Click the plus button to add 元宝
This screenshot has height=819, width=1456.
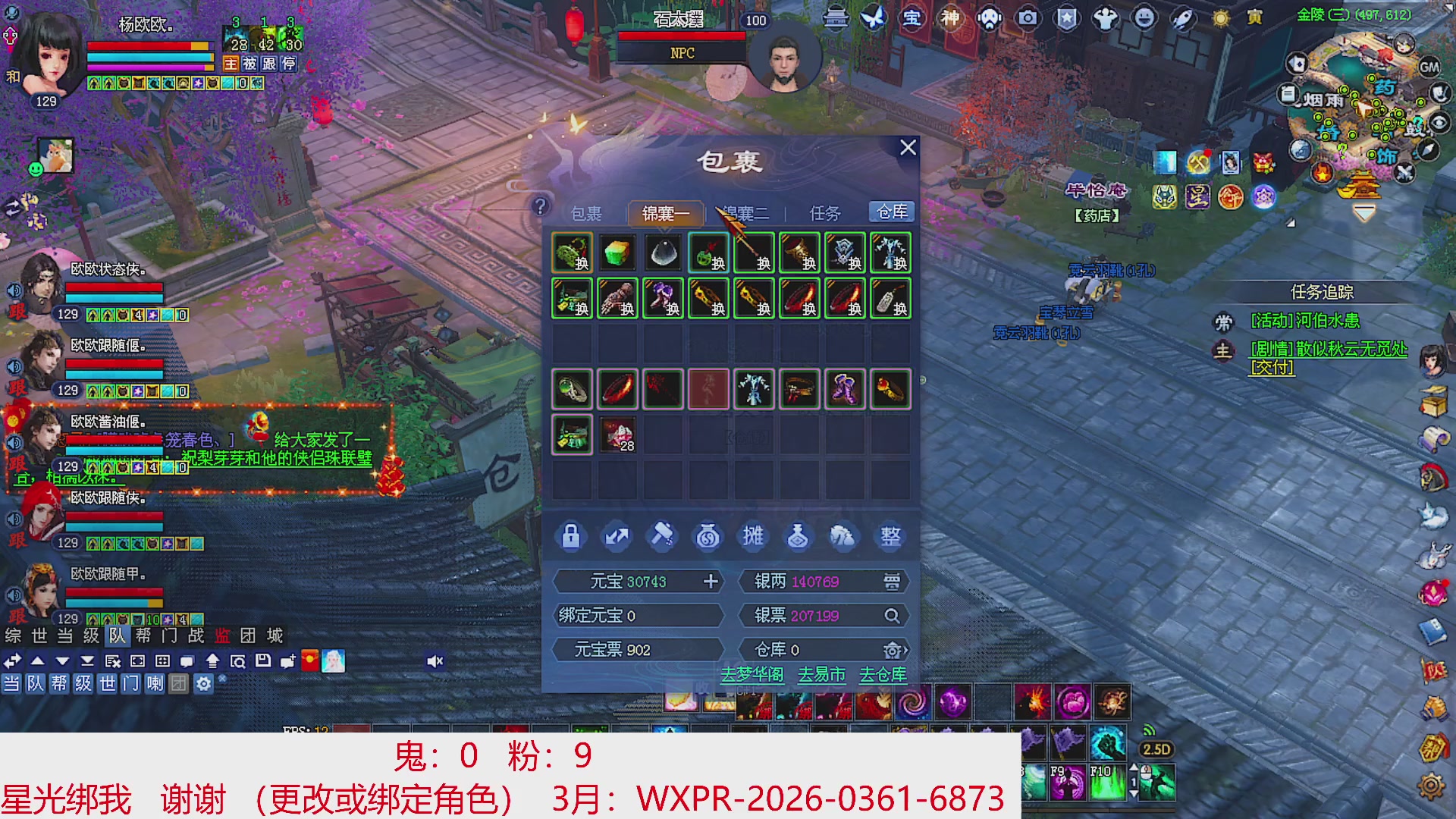point(711,581)
